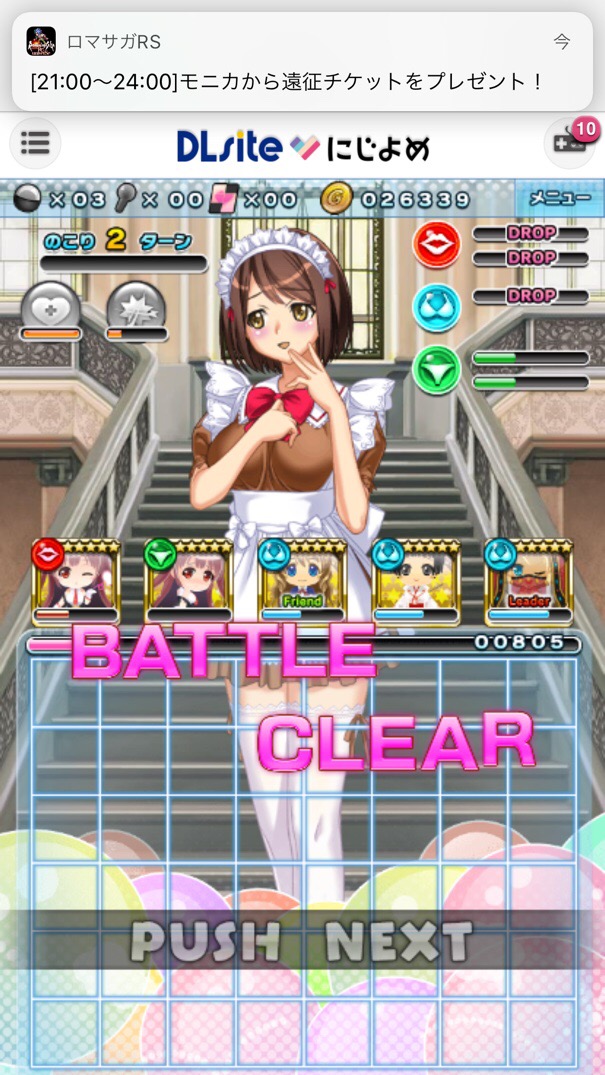Activate the burst attack skill icon
Screen dimensions: 605x1075
[x=136, y=308]
